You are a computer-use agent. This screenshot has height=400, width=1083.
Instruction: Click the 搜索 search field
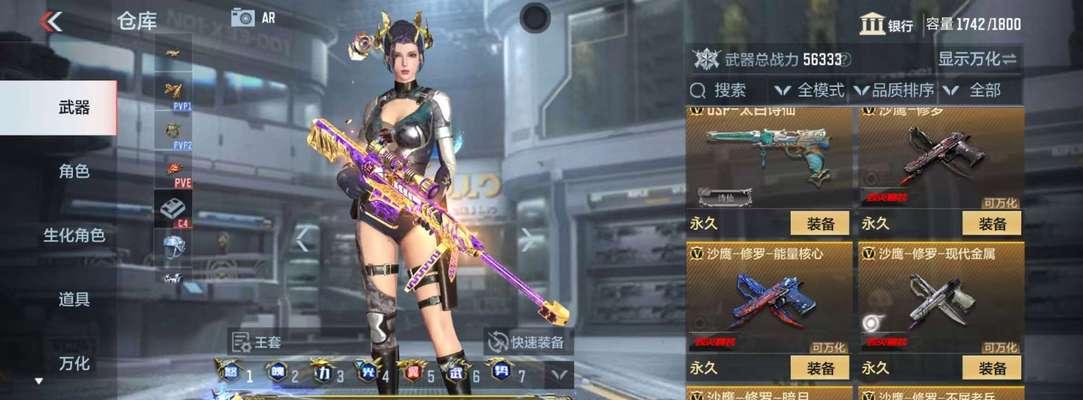point(730,91)
